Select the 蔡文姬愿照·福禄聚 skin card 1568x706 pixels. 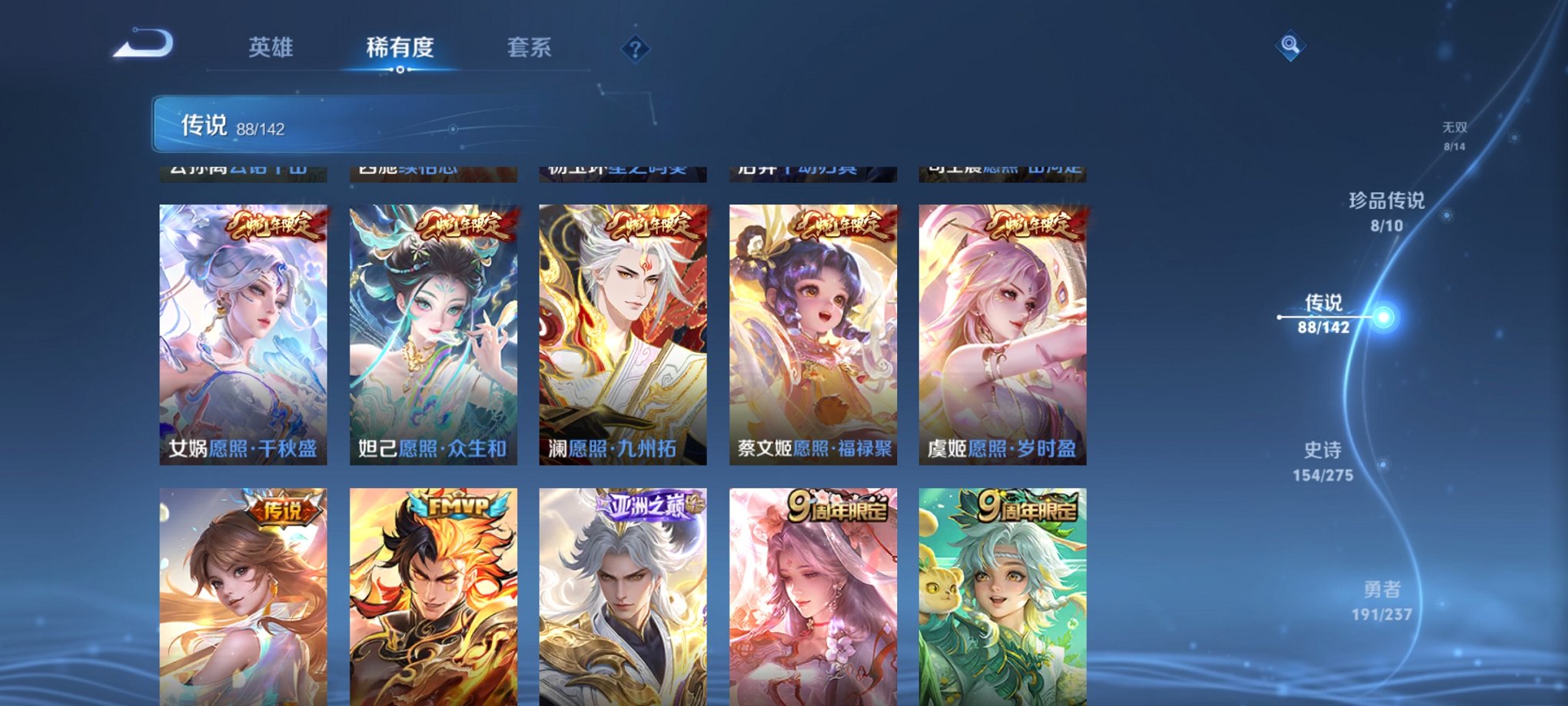coord(816,331)
